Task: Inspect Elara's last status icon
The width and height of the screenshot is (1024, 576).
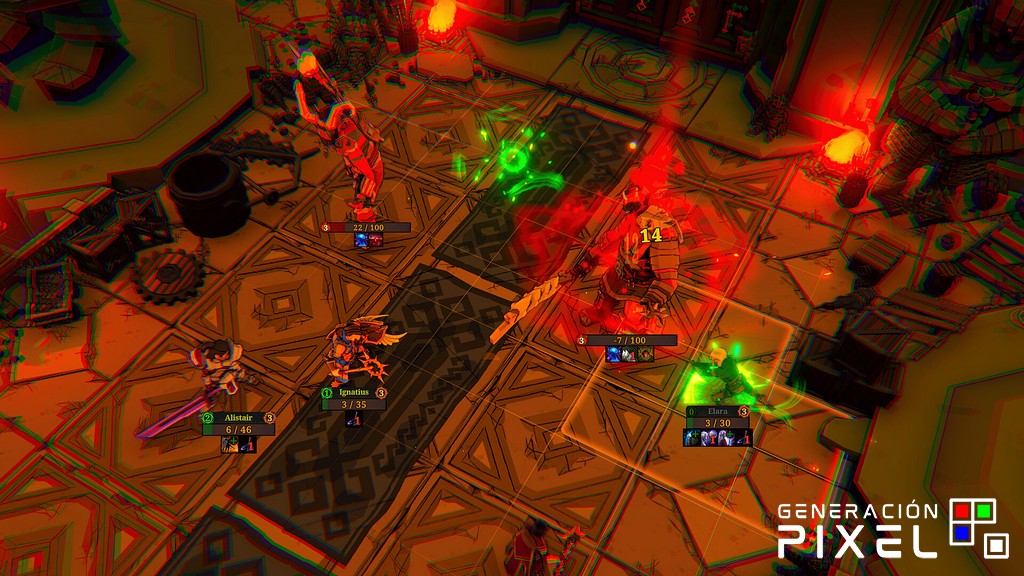Action: click(744, 438)
